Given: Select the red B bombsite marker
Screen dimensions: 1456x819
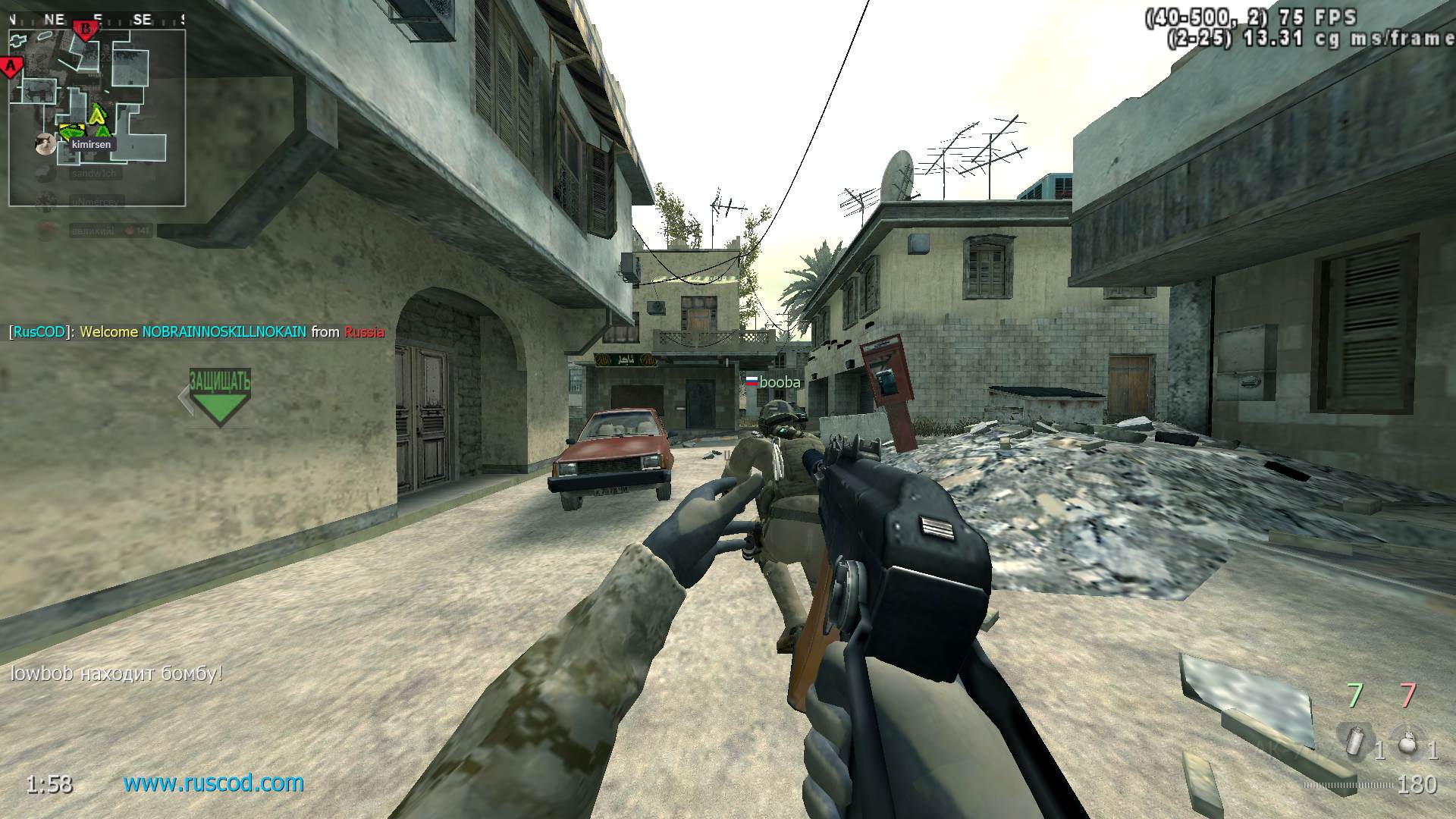Looking at the screenshot, I should click(86, 30).
